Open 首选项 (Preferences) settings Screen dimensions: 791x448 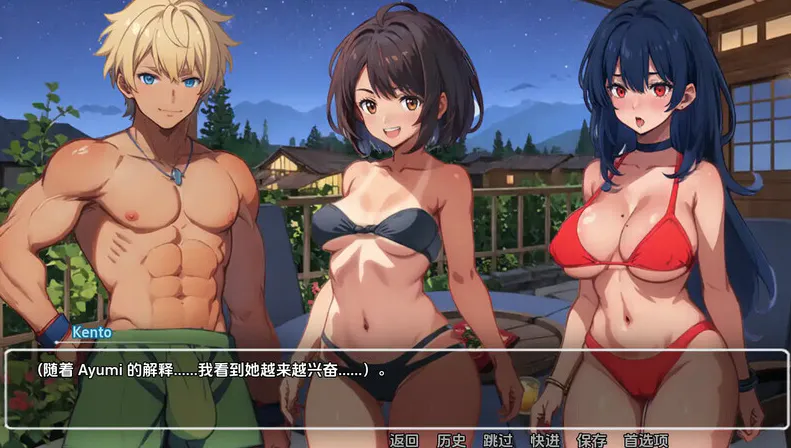pyautogui.click(x=645, y=440)
